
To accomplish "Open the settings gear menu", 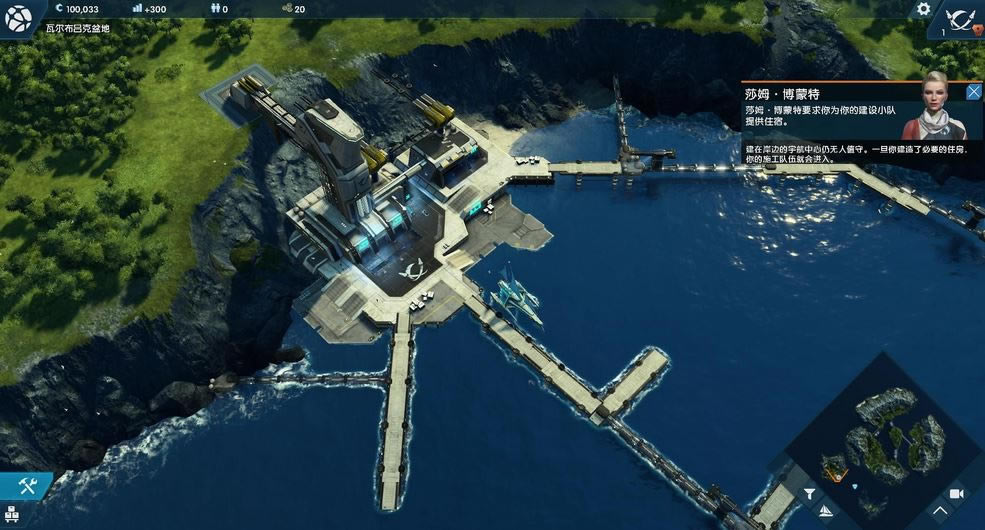I will (923, 9).
